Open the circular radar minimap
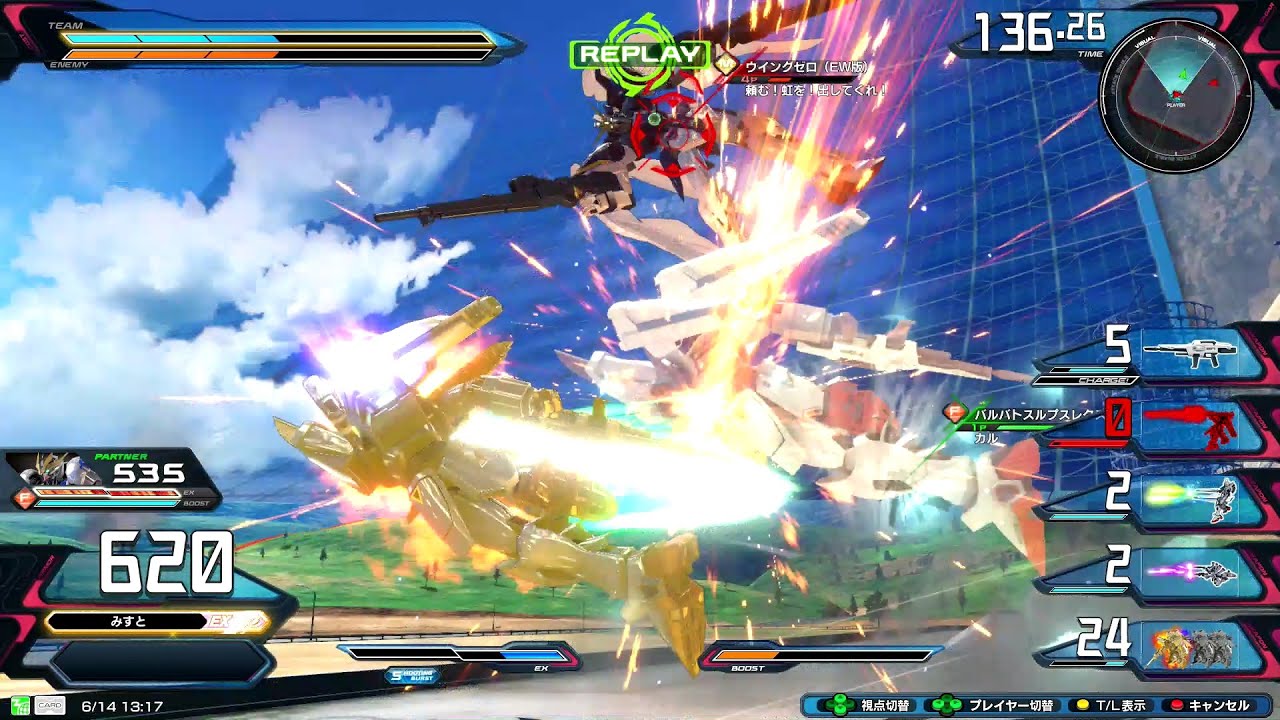1280x720 pixels. point(1175,95)
